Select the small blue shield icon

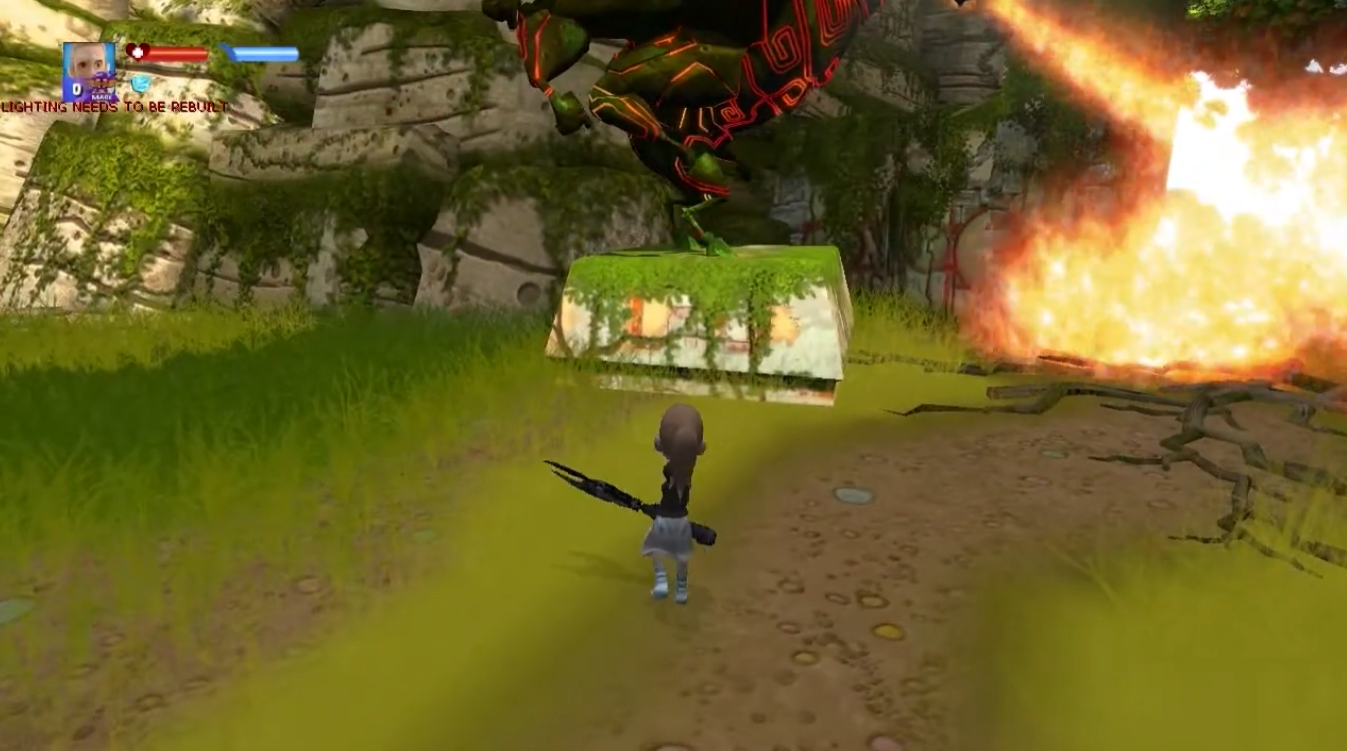click(140, 84)
